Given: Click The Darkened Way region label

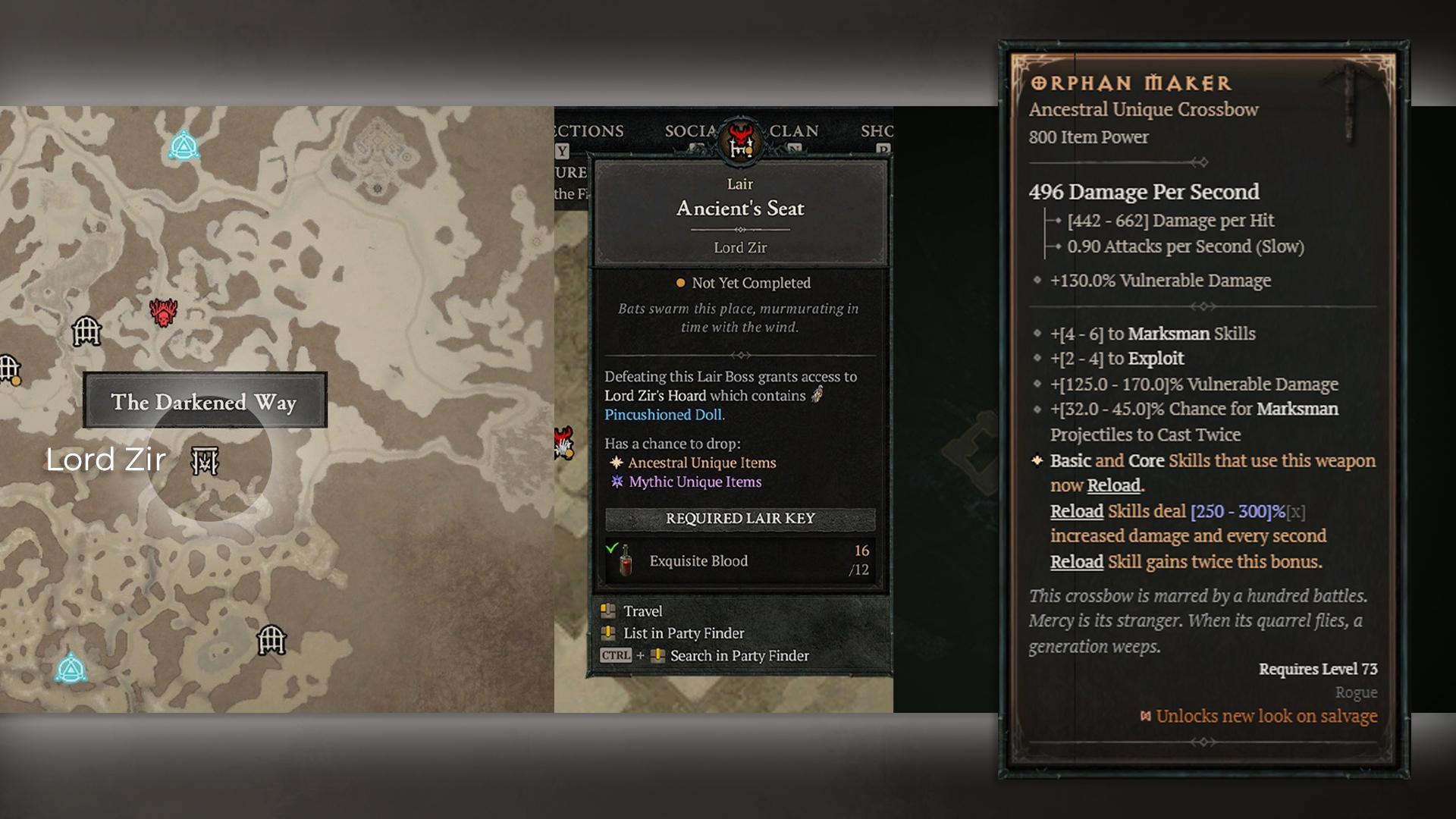Looking at the screenshot, I should (204, 401).
